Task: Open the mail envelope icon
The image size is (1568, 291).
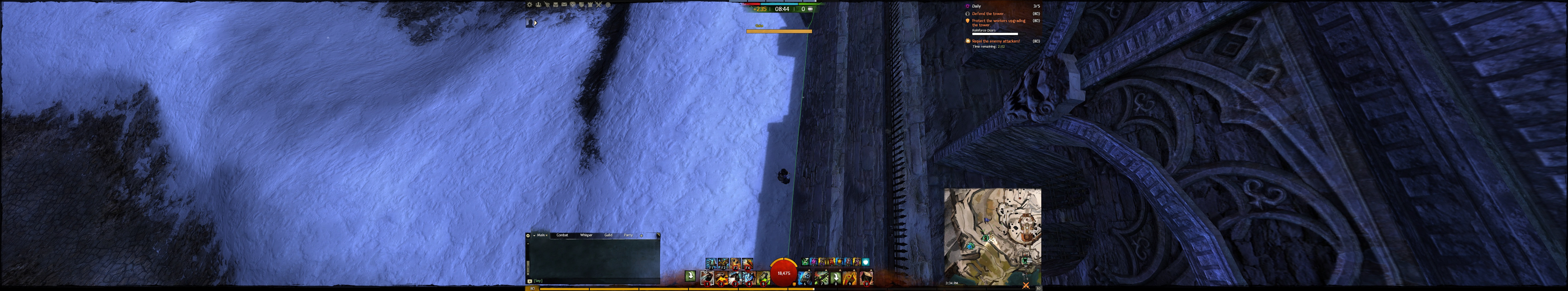Action: point(564,5)
